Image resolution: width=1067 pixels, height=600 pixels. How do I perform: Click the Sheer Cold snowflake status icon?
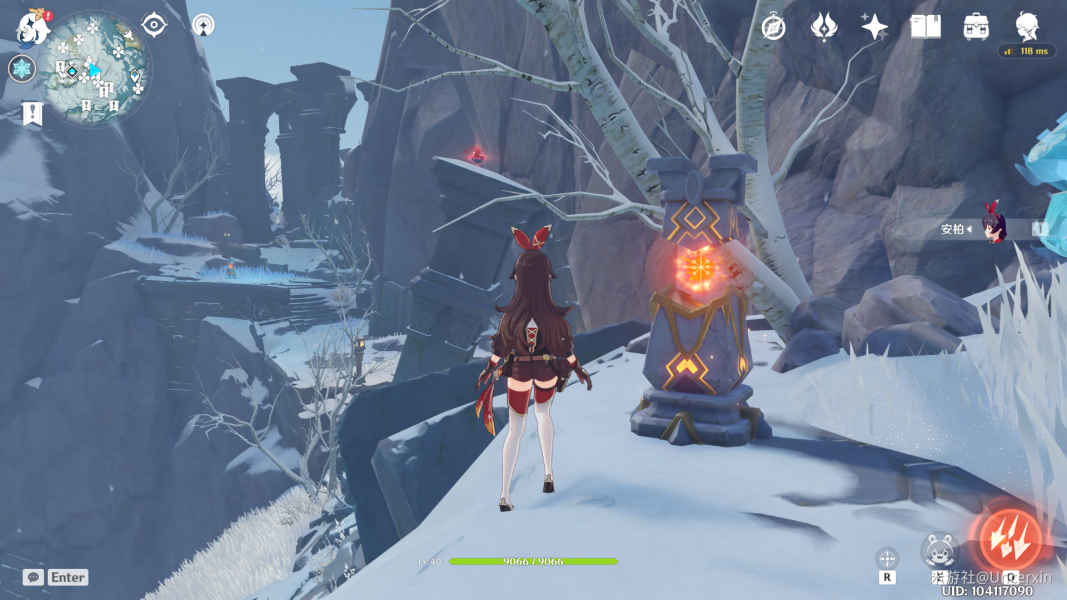click(21, 69)
